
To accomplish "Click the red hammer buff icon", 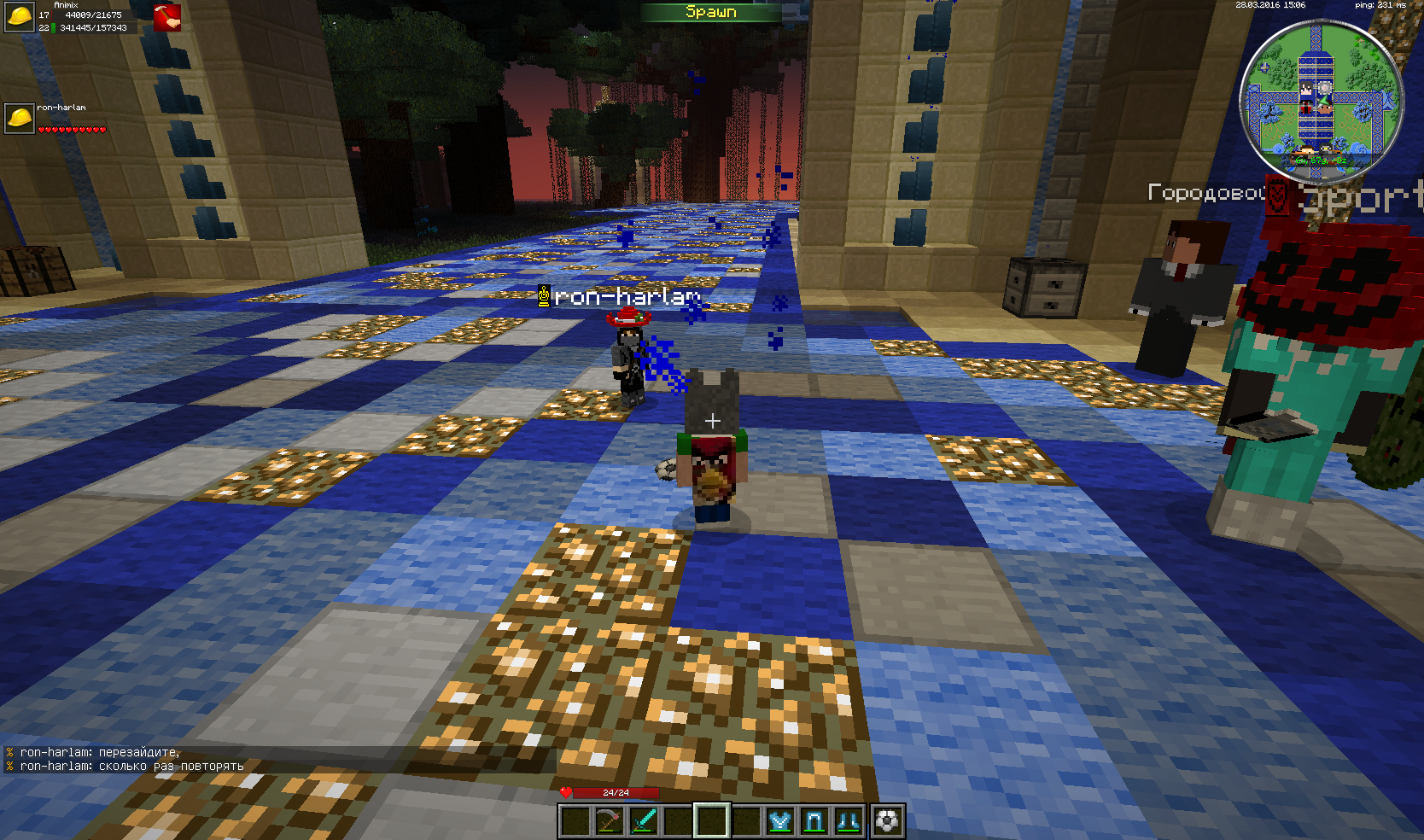I will point(167,17).
